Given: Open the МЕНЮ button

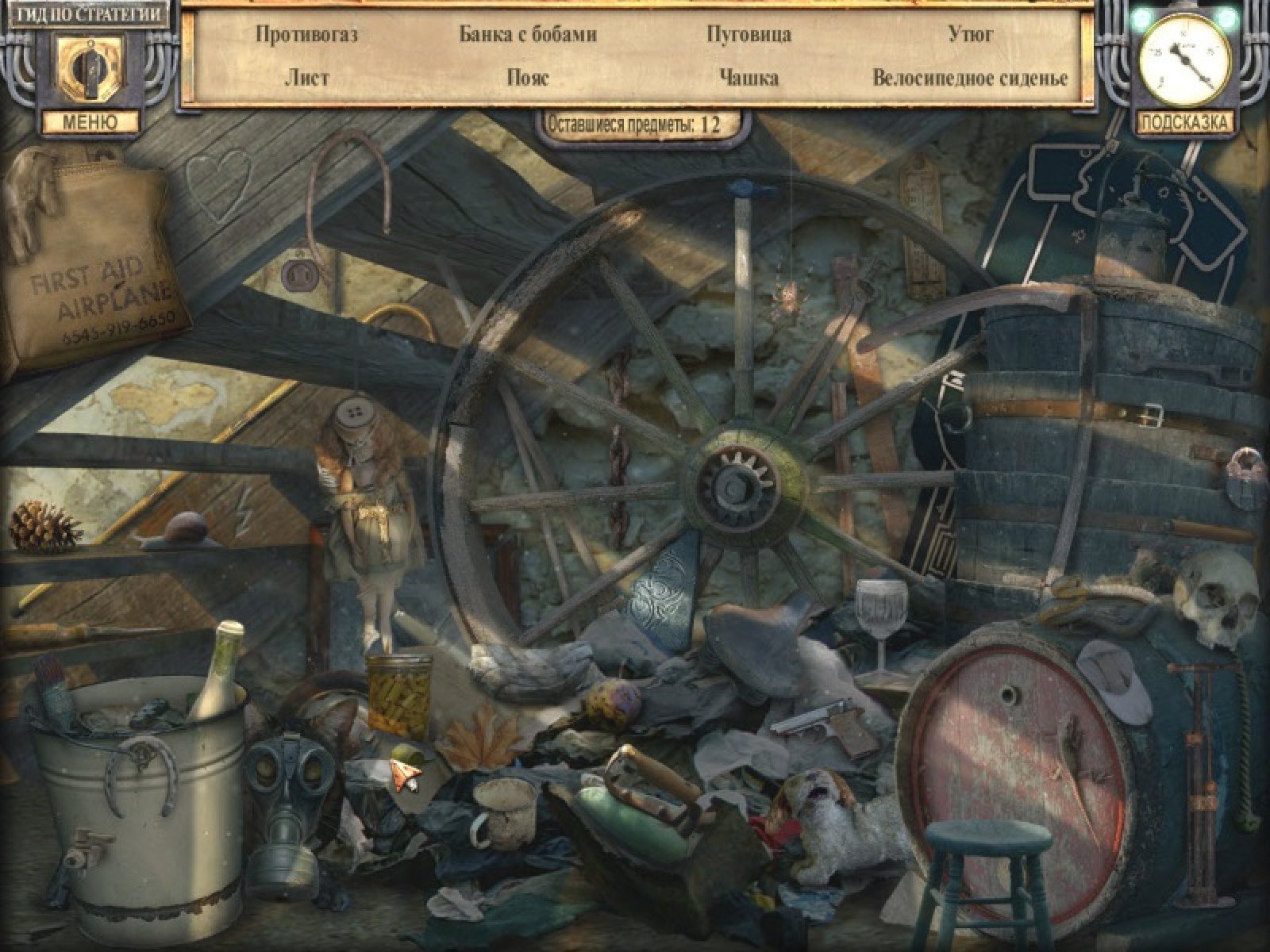Looking at the screenshot, I should tap(90, 121).
